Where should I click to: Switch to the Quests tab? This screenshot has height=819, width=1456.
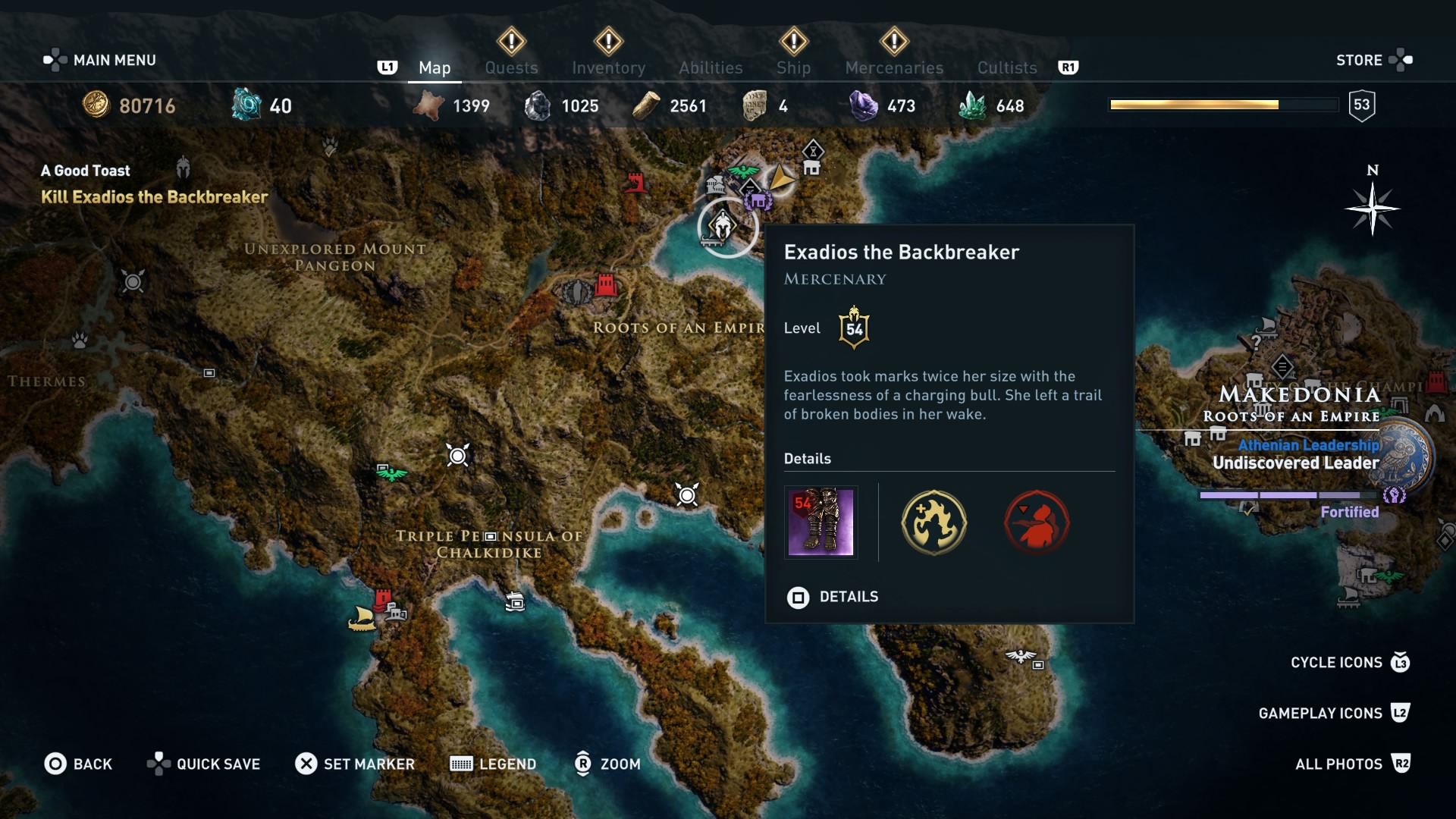511,67
